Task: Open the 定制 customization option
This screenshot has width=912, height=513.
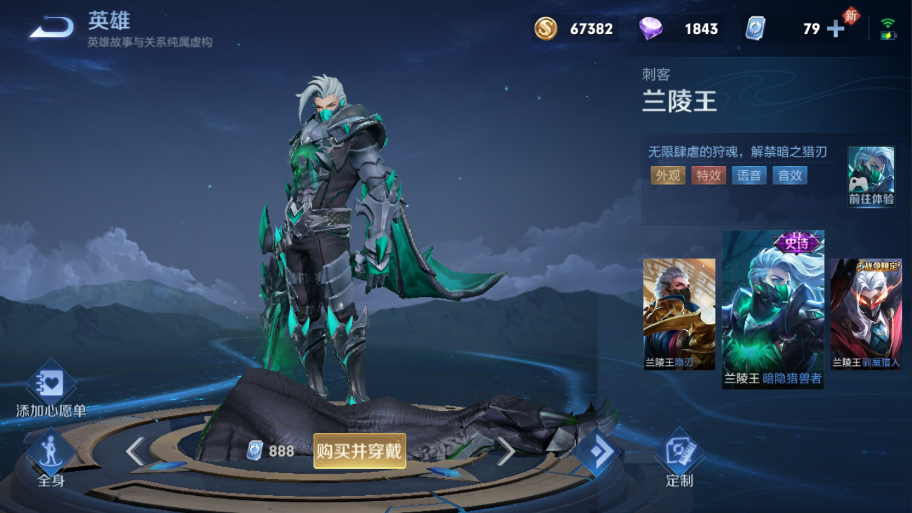Action: [x=680, y=459]
